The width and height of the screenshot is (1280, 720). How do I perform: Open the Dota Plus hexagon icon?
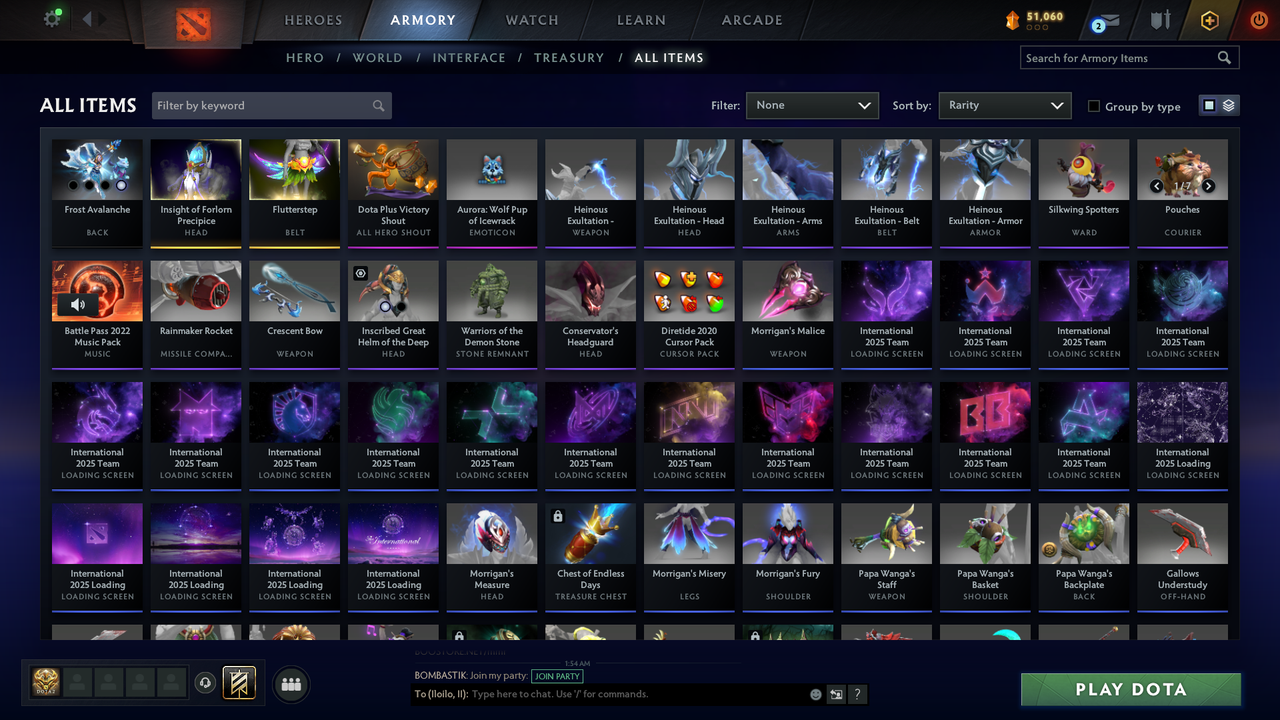pyautogui.click(x=1208, y=20)
